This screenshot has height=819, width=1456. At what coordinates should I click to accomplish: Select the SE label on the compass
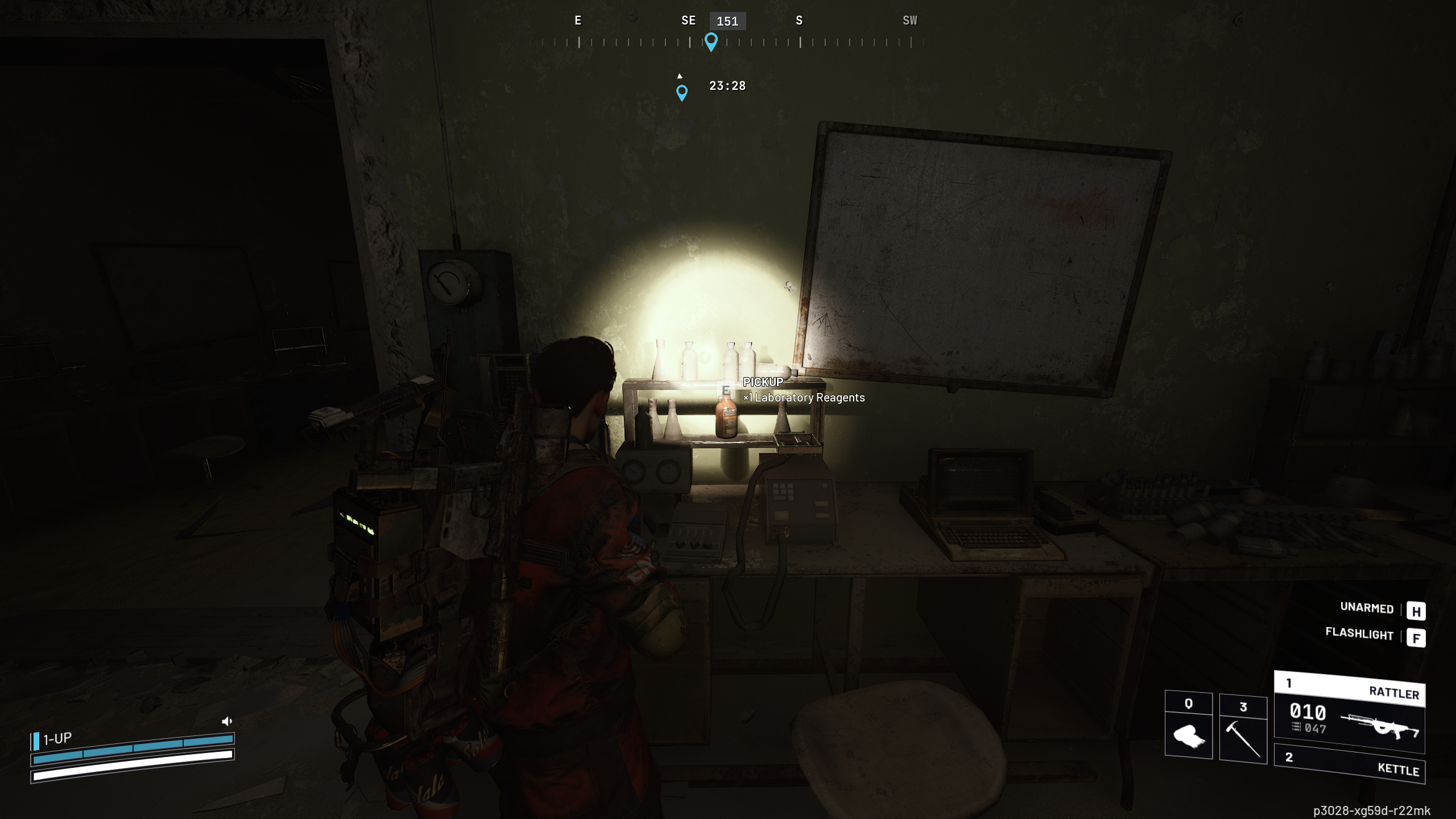point(688,20)
